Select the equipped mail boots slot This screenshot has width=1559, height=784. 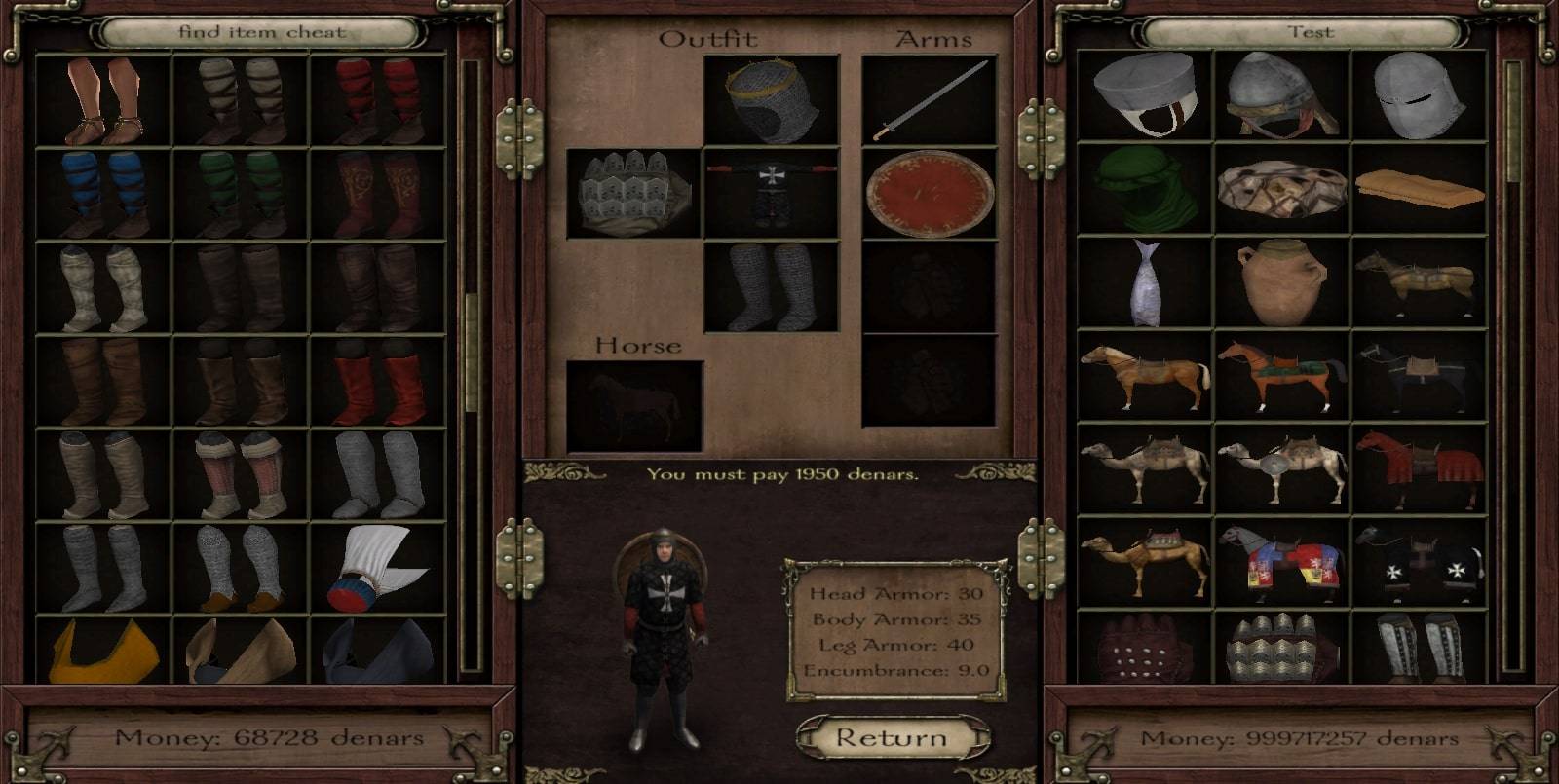pyautogui.click(x=771, y=287)
